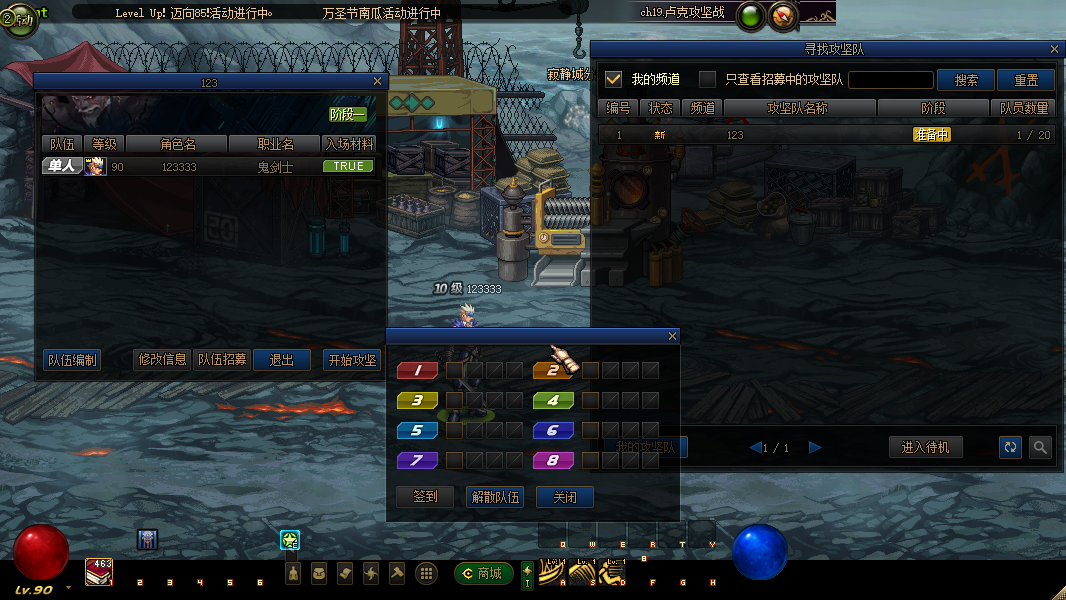Refresh the raid team list
The width and height of the screenshot is (1066, 600).
(1010, 447)
